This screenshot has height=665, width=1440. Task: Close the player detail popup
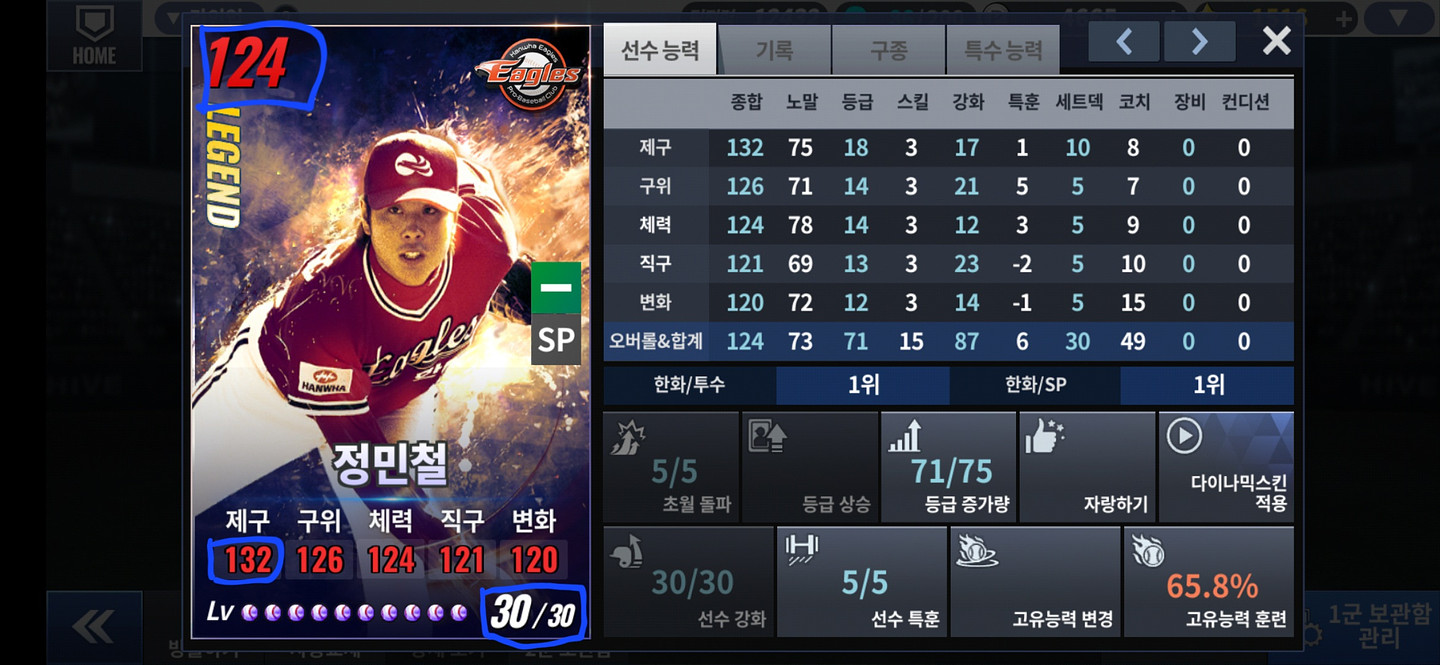click(x=1276, y=40)
